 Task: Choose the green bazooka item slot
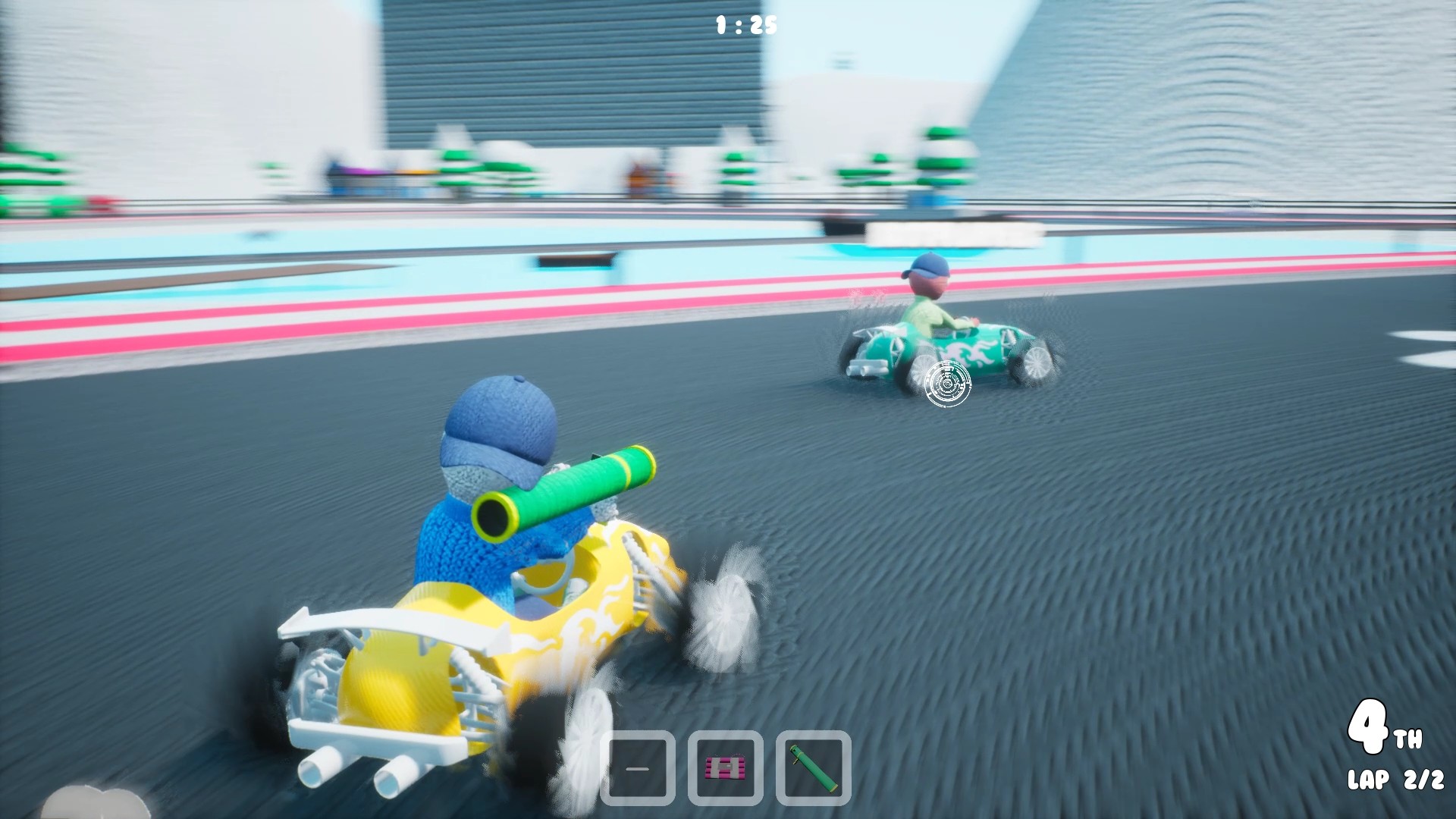813,767
